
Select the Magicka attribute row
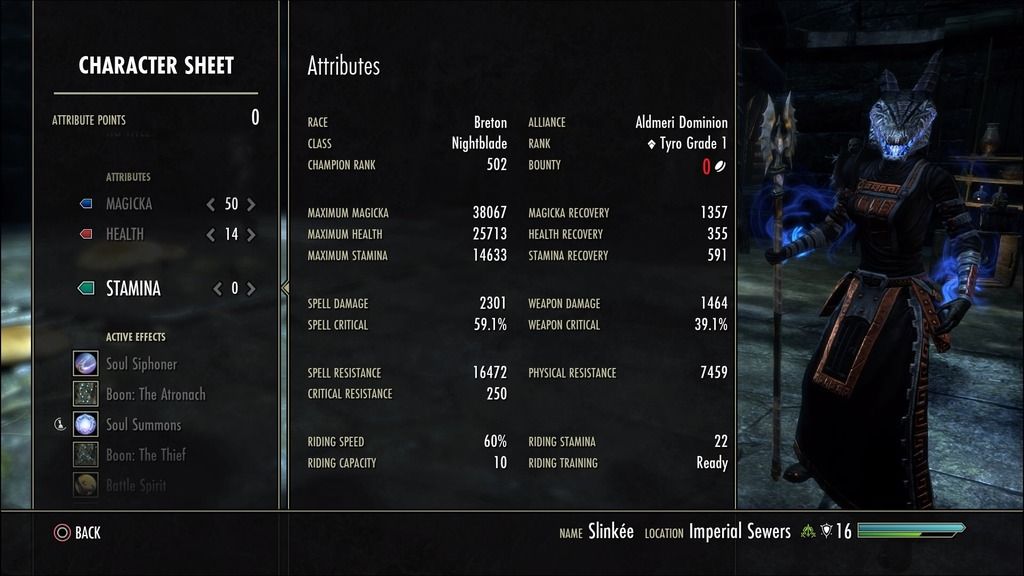(x=129, y=204)
